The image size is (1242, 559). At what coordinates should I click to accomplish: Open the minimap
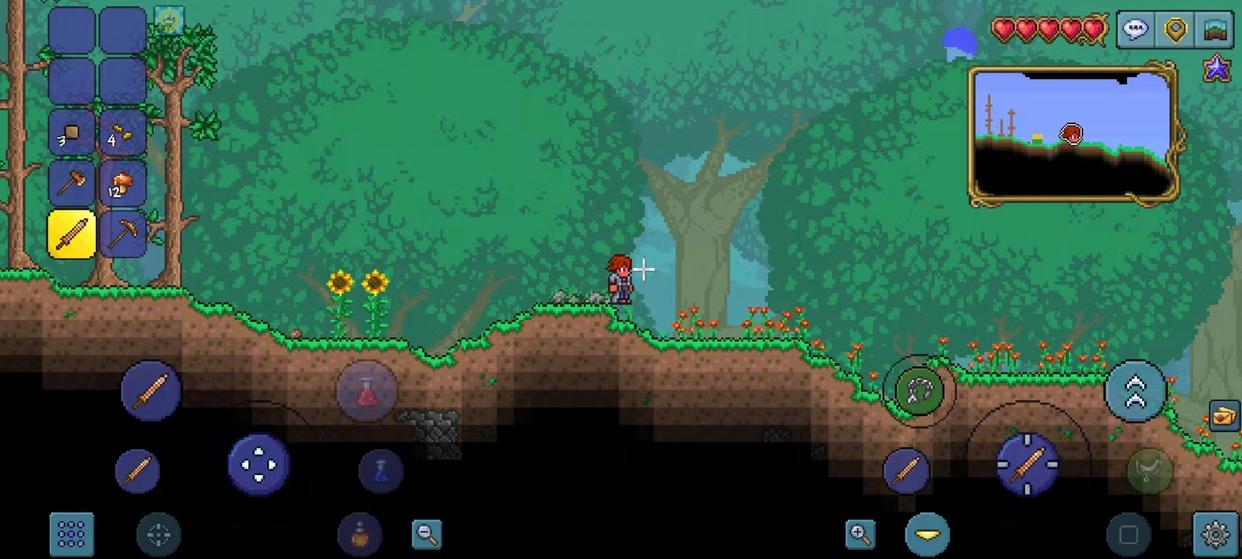pos(1071,133)
